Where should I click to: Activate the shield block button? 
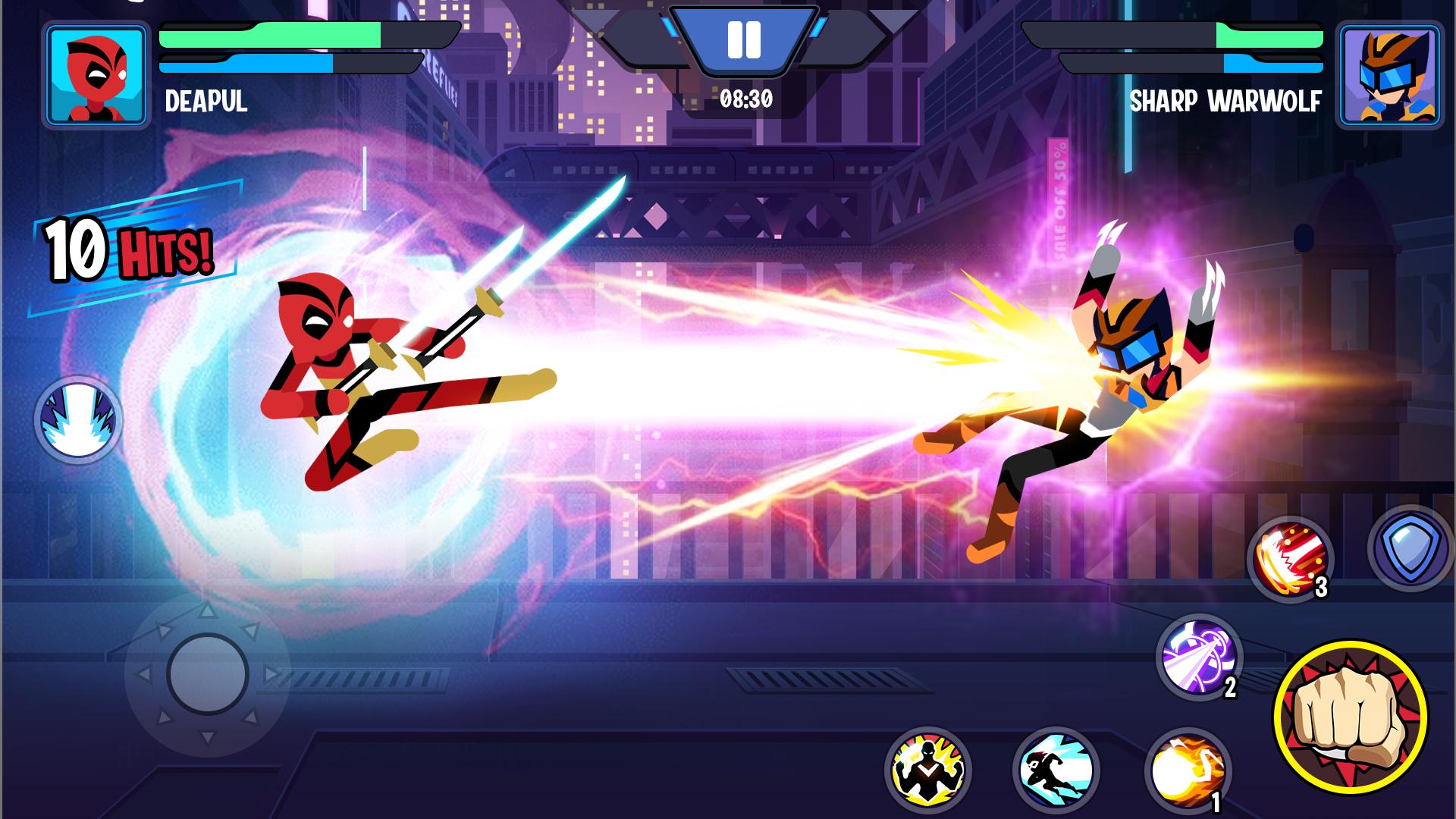click(x=1410, y=548)
